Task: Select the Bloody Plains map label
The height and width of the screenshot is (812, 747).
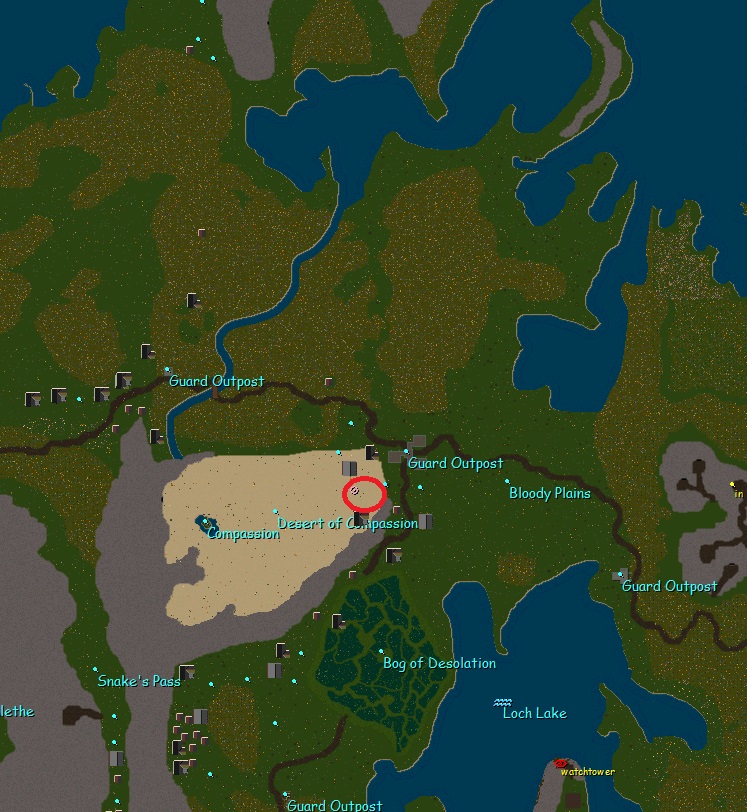Action: pyautogui.click(x=550, y=493)
